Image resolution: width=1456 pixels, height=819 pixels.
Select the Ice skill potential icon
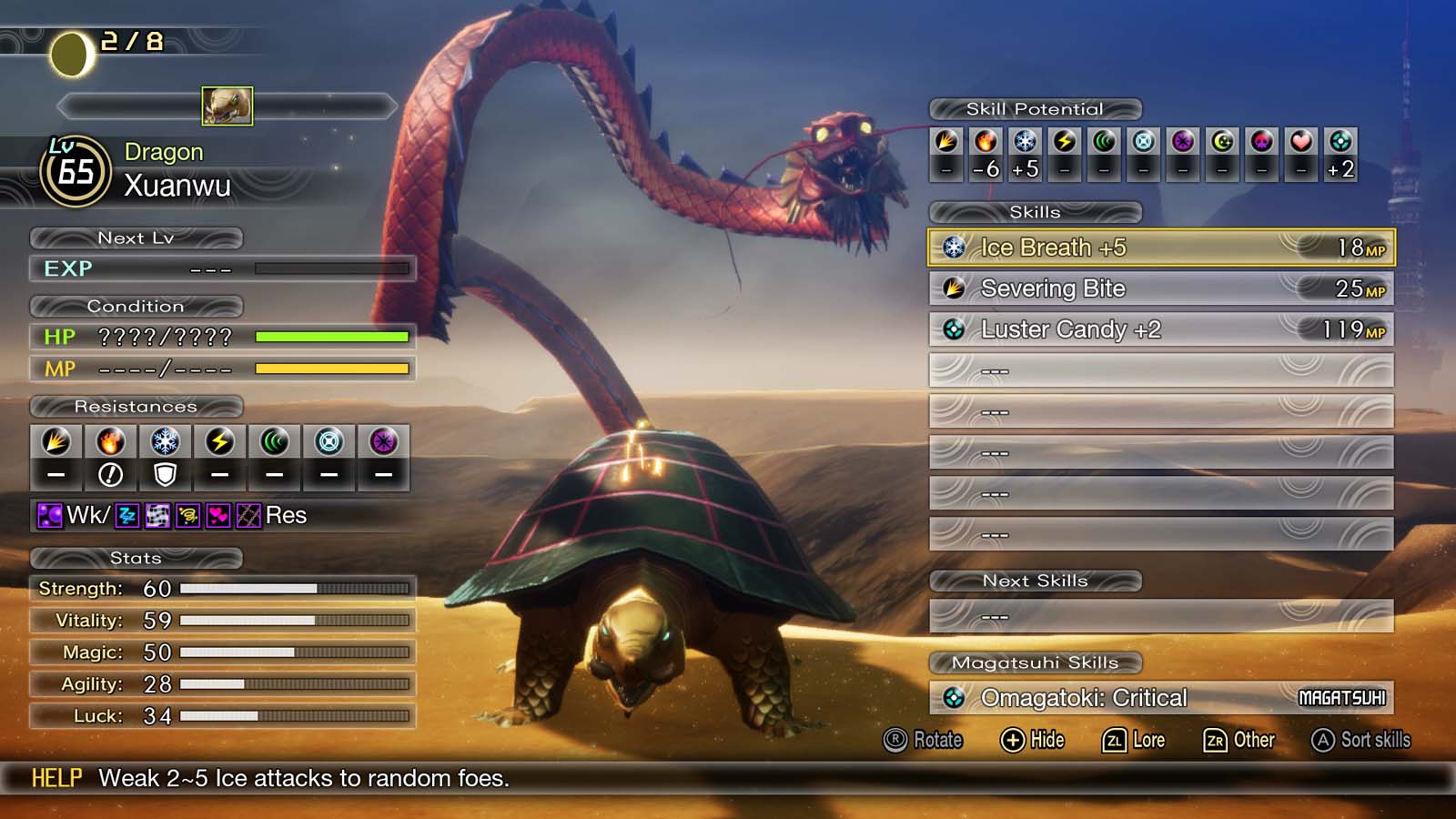pos(1024,143)
